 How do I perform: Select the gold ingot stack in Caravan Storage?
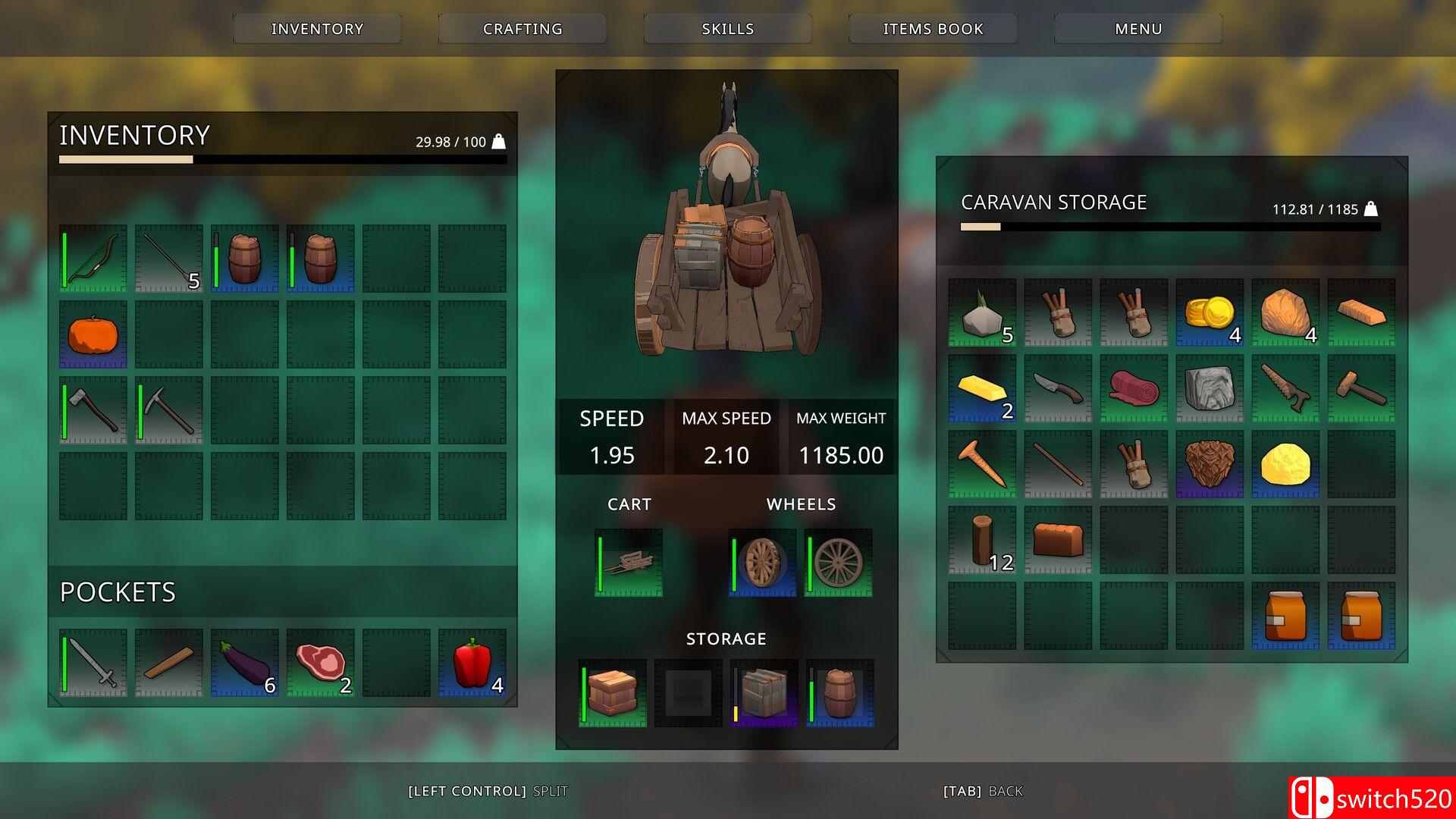pos(981,391)
